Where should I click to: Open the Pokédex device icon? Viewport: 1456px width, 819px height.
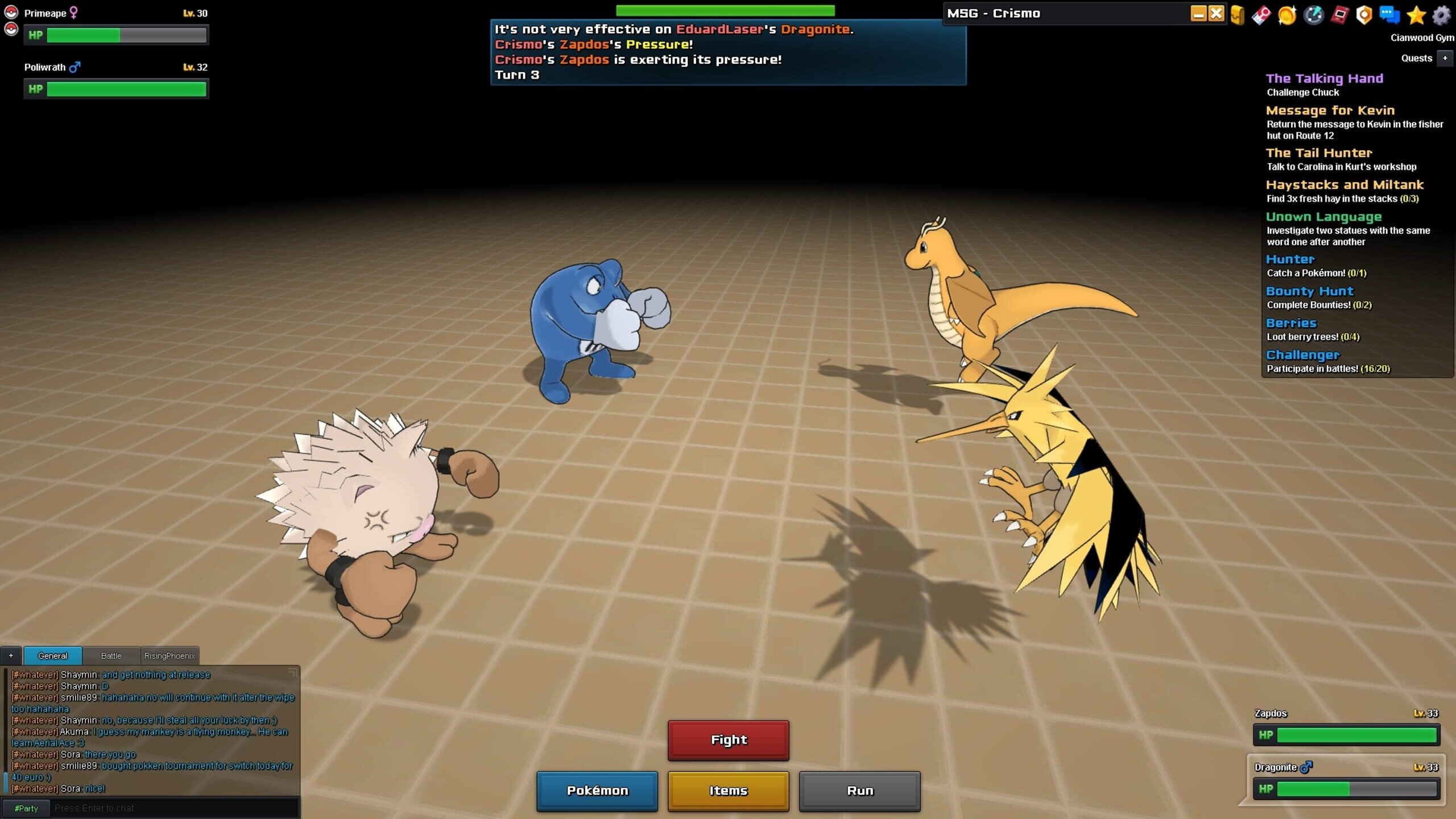[1339, 15]
